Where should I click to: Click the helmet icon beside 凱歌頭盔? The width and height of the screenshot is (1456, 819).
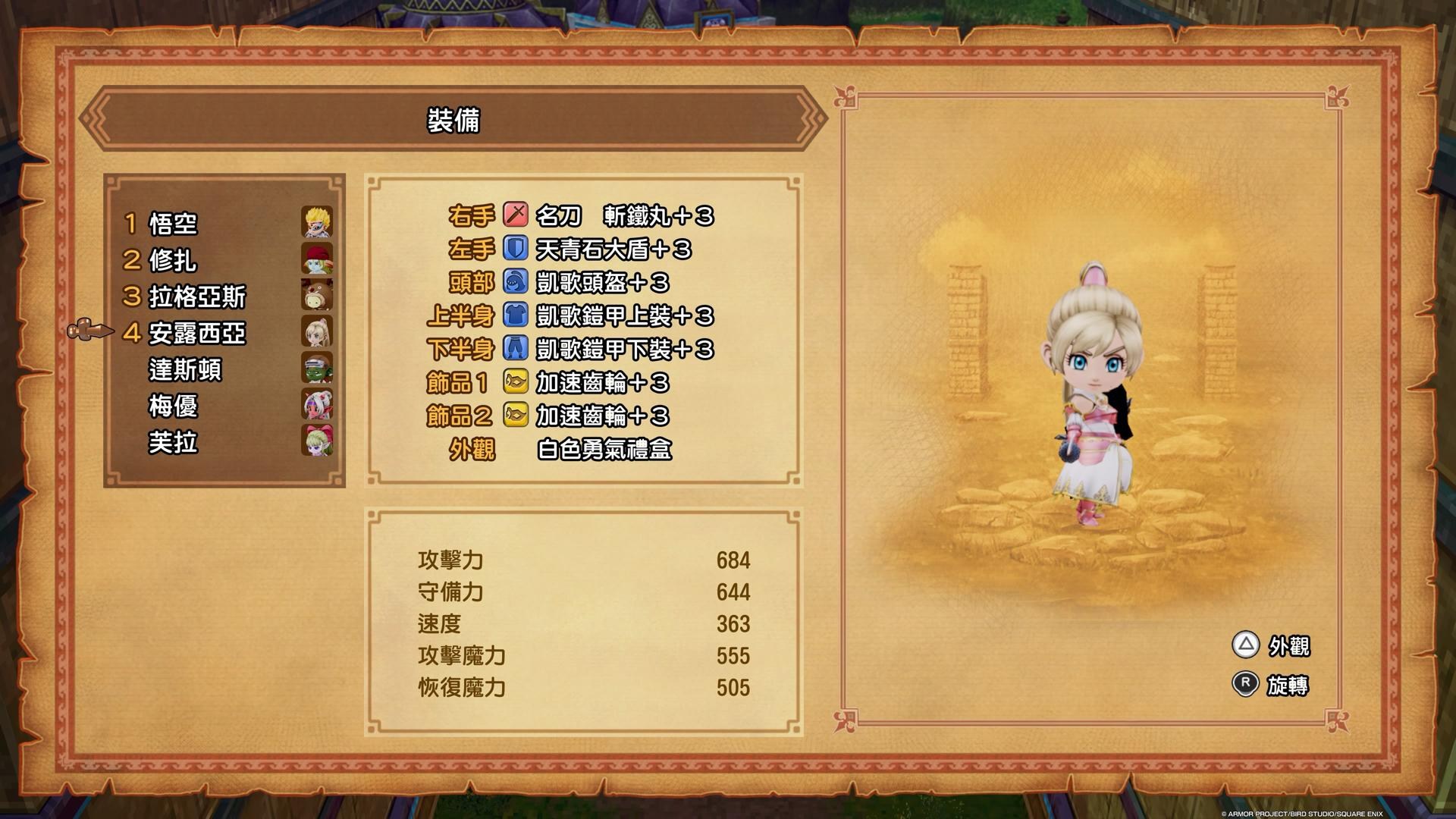tap(514, 283)
